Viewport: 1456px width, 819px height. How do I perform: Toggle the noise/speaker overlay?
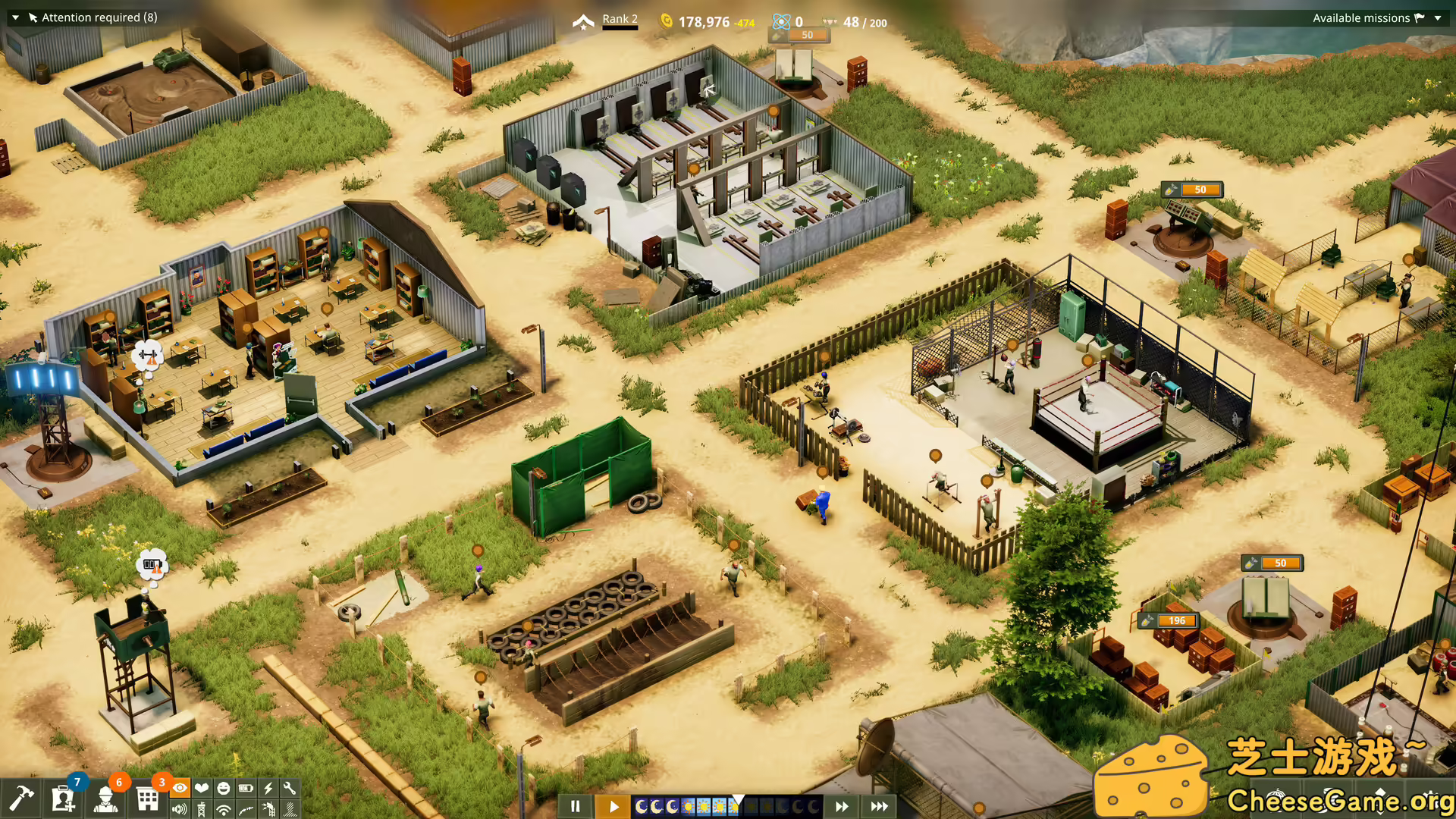(x=180, y=810)
